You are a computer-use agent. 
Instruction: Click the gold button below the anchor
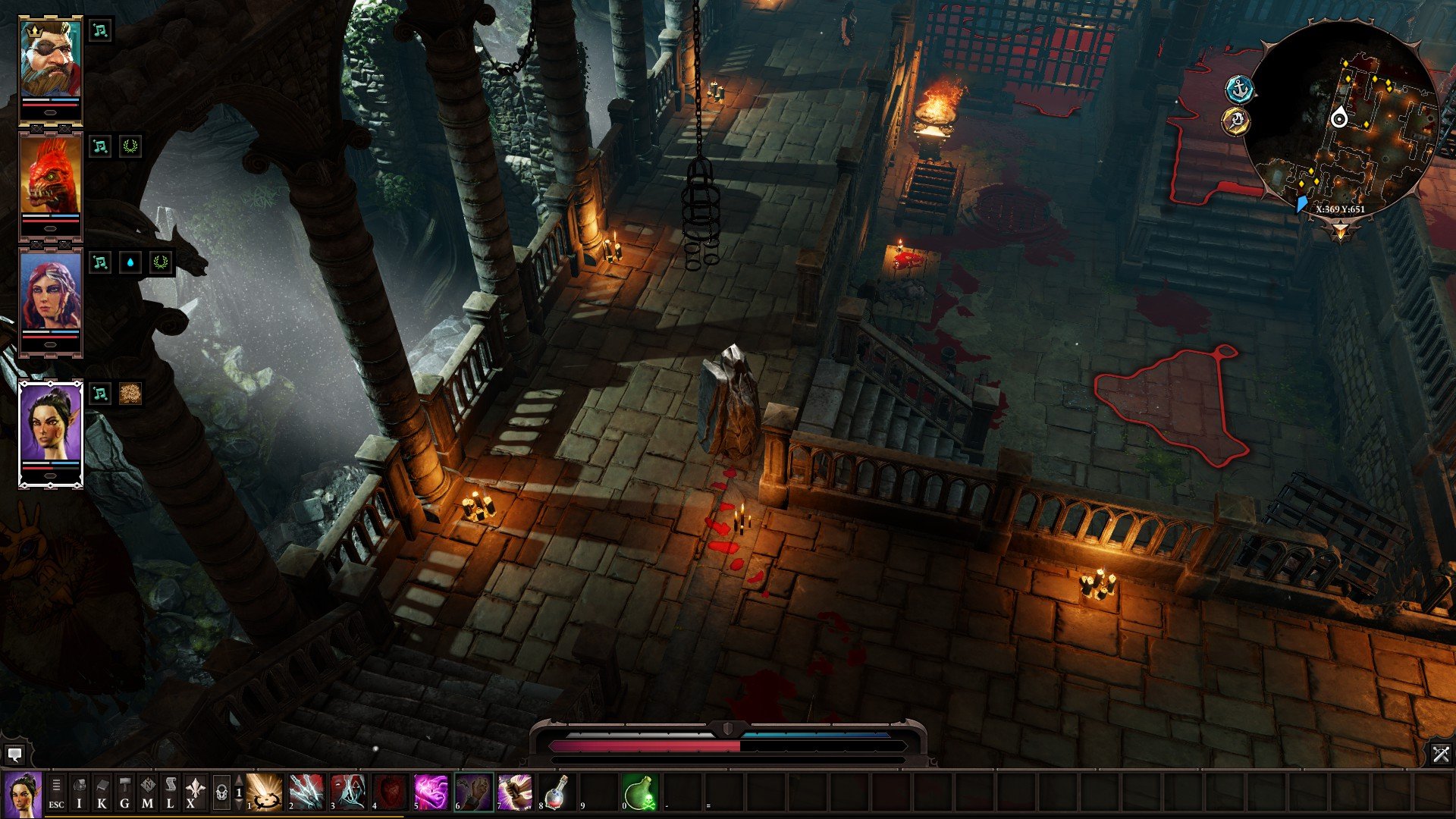pos(1236,121)
